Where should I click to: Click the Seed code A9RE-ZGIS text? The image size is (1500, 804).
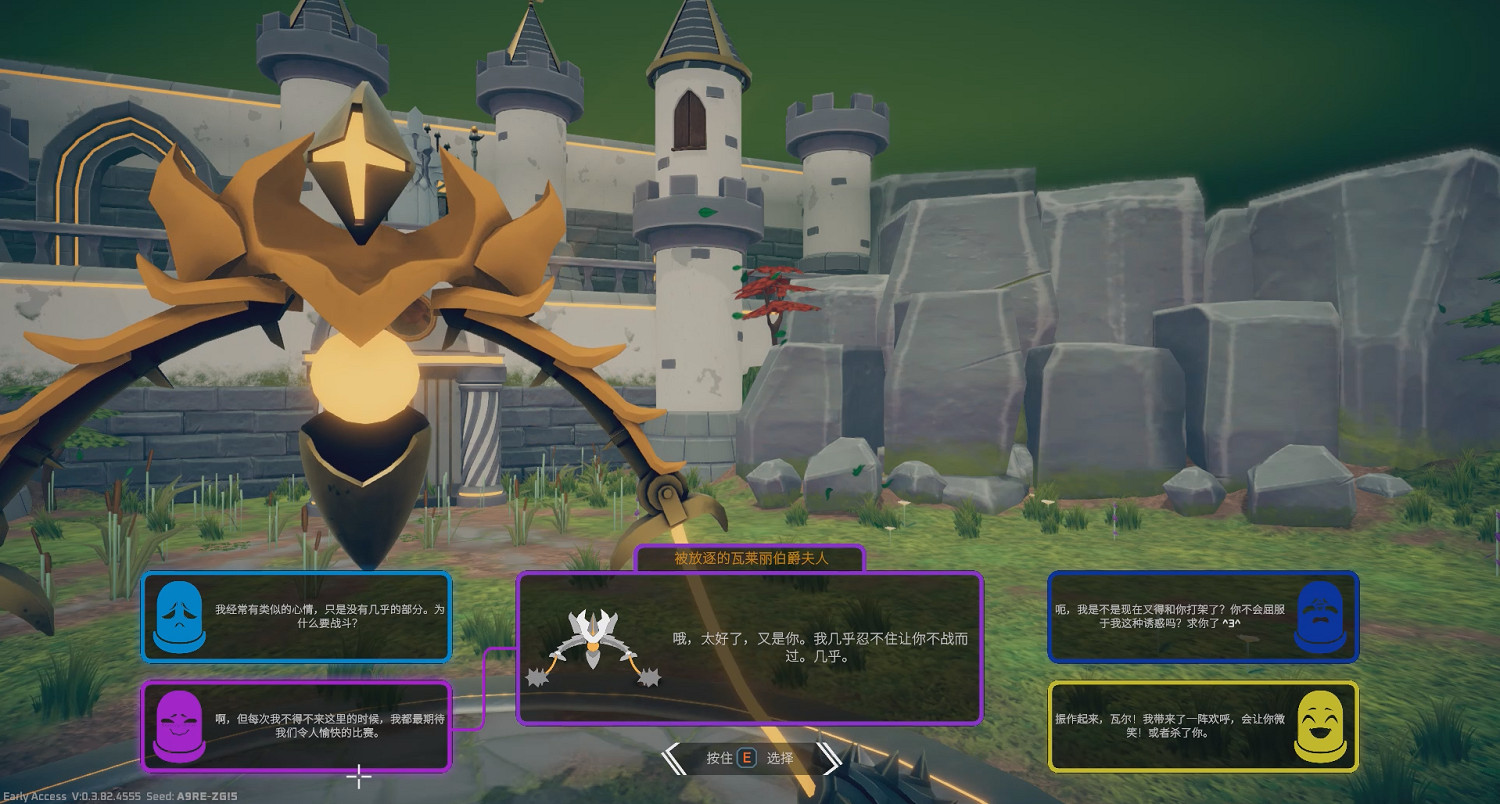[195, 794]
